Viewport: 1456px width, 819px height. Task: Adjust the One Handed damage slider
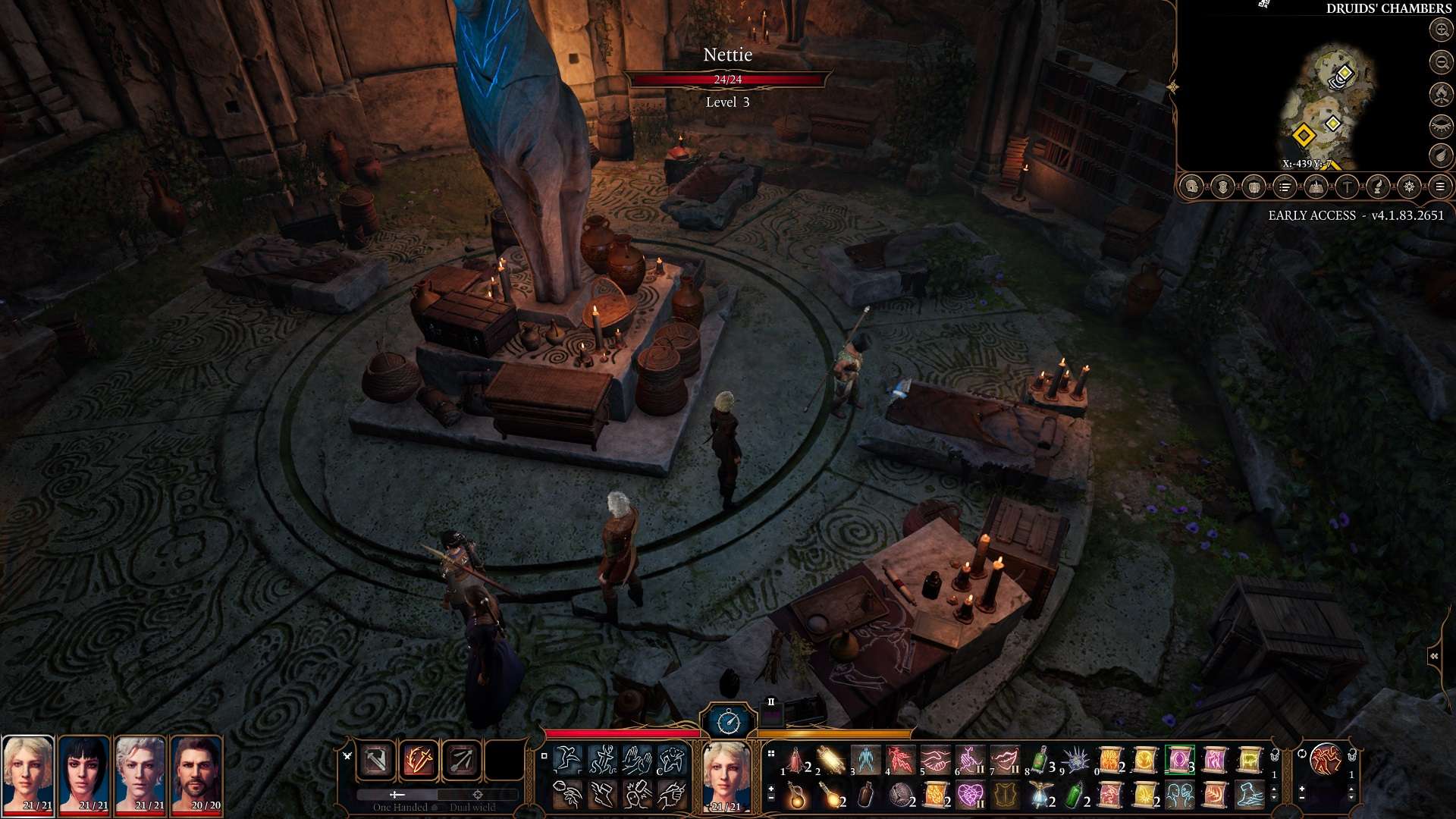click(x=395, y=795)
